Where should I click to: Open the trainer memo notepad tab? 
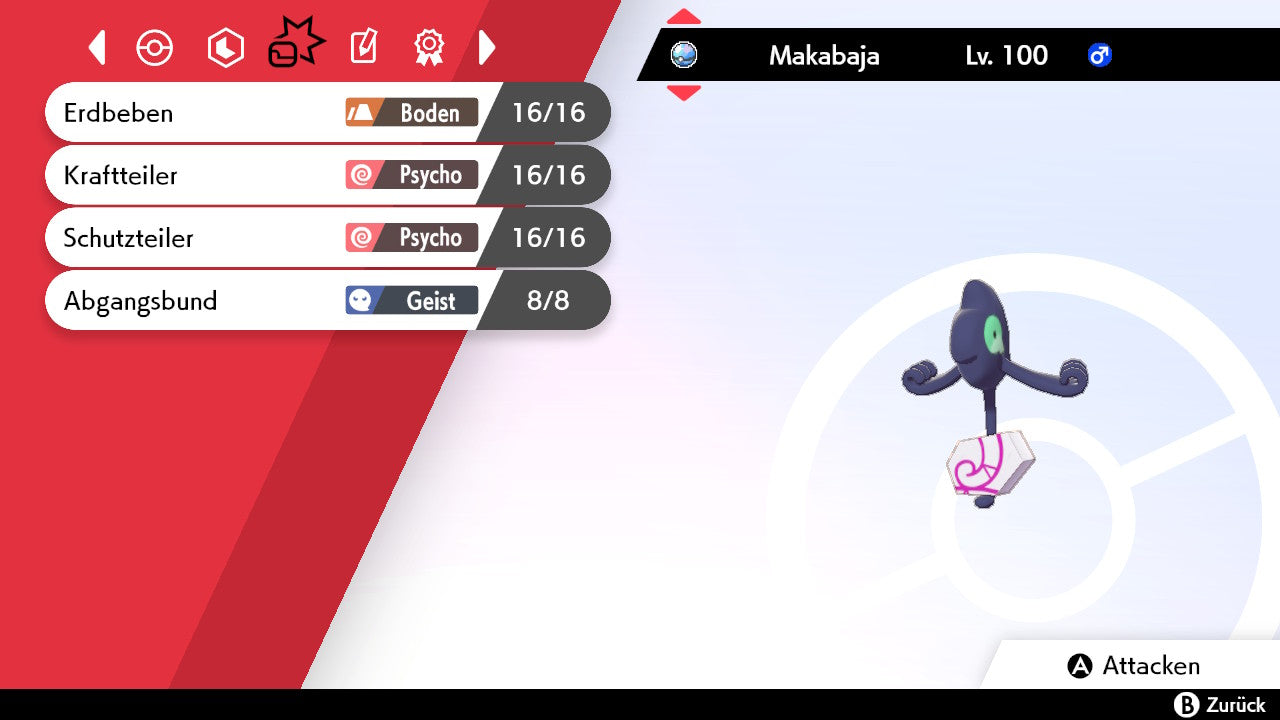(x=363, y=47)
